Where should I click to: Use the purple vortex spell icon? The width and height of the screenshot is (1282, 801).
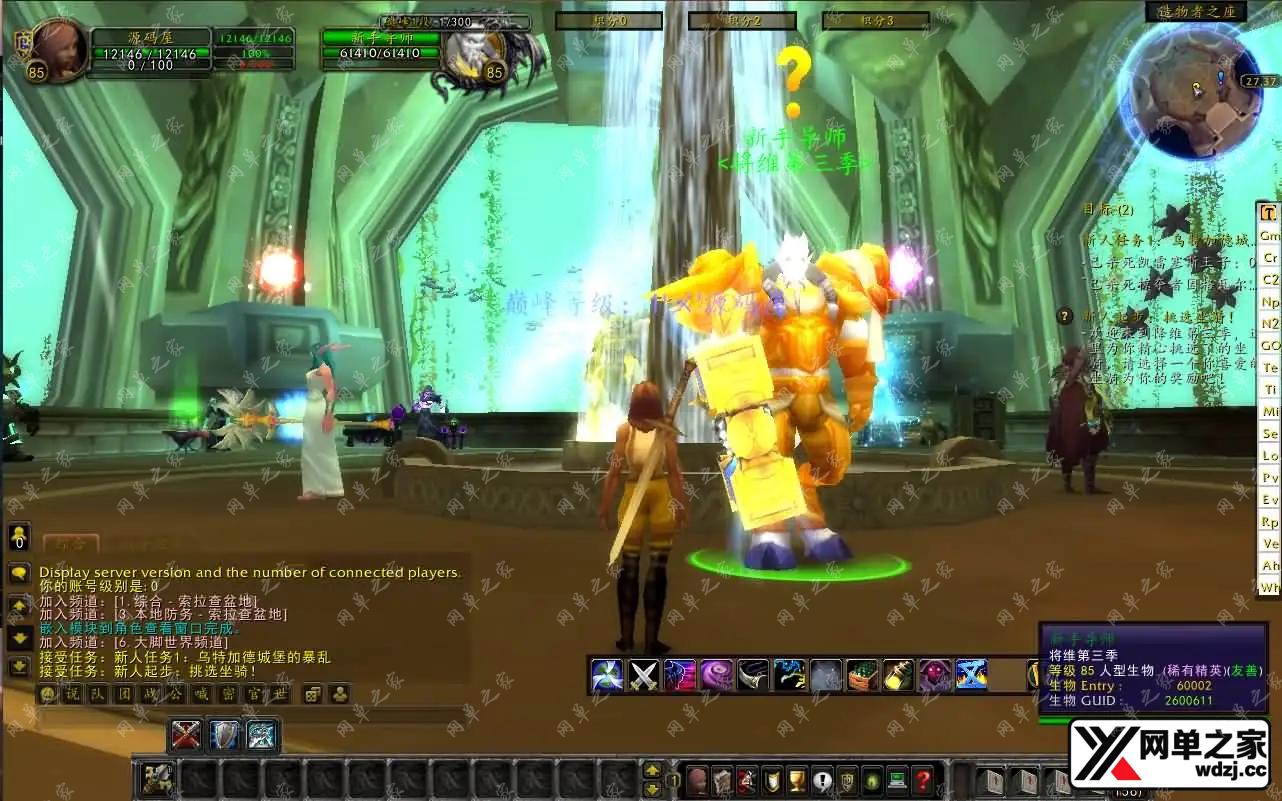(716, 676)
